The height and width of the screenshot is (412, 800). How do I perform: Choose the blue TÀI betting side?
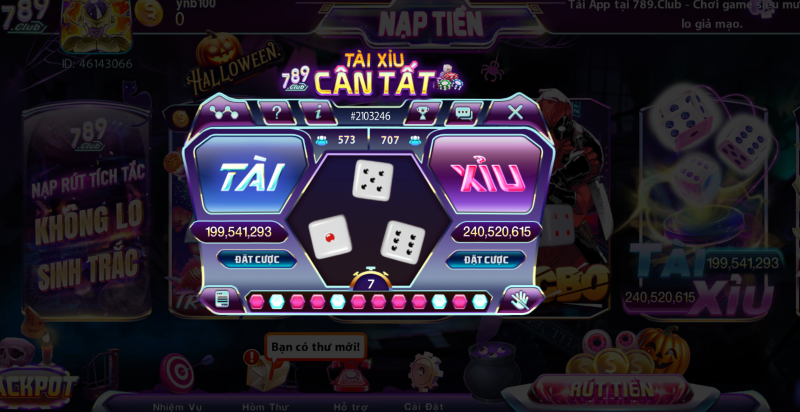click(x=245, y=176)
